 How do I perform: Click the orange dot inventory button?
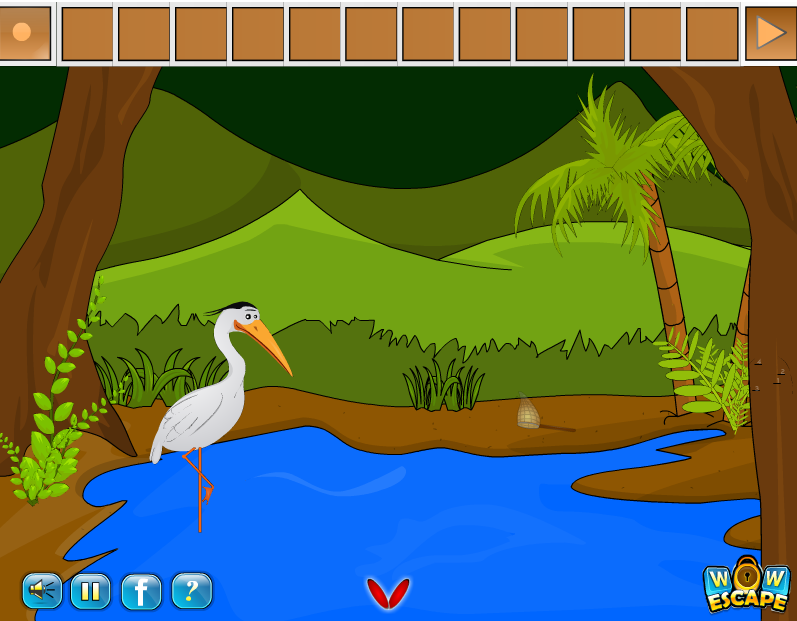point(22,32)
